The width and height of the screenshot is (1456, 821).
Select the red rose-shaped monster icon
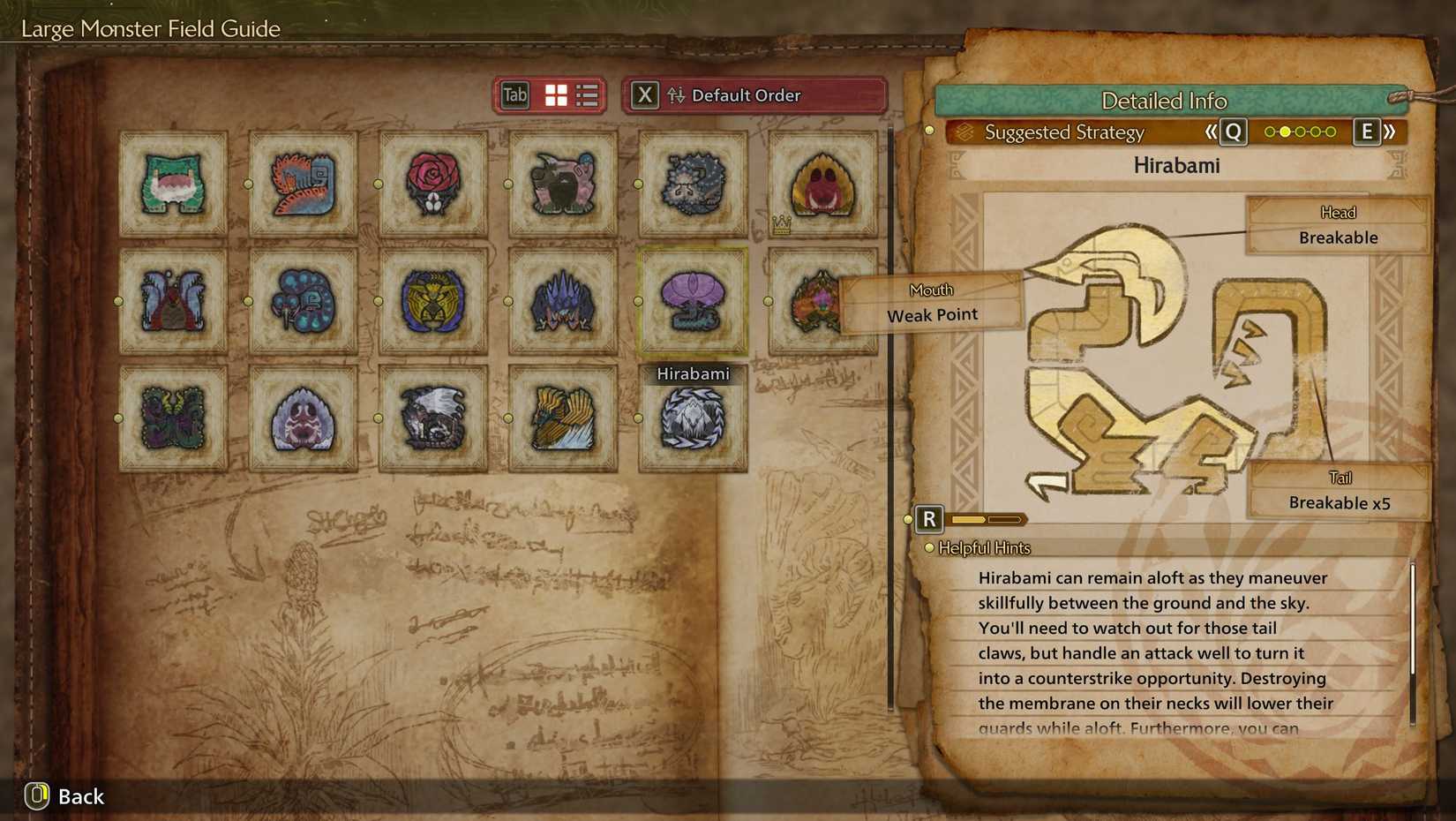pos(432,184)
